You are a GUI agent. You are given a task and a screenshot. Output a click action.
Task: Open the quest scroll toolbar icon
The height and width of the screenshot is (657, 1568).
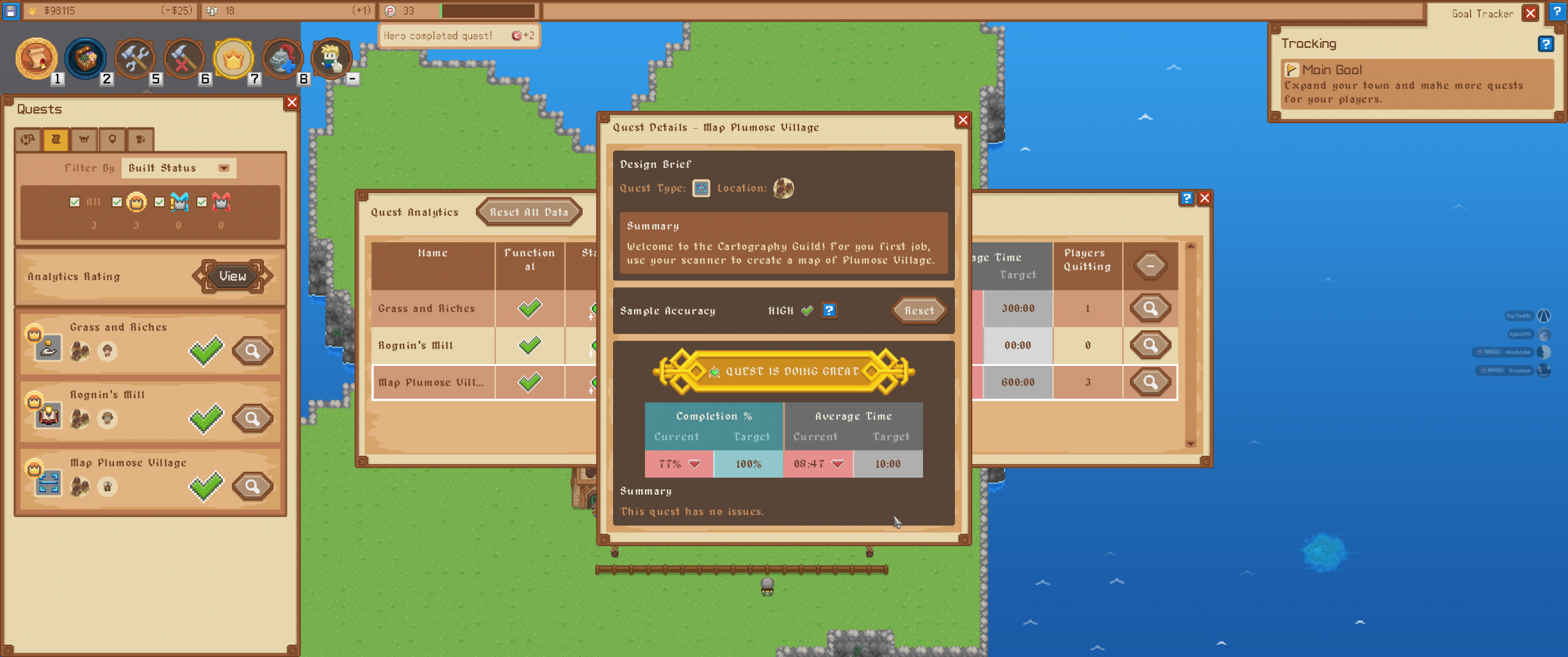click(36, 59)
